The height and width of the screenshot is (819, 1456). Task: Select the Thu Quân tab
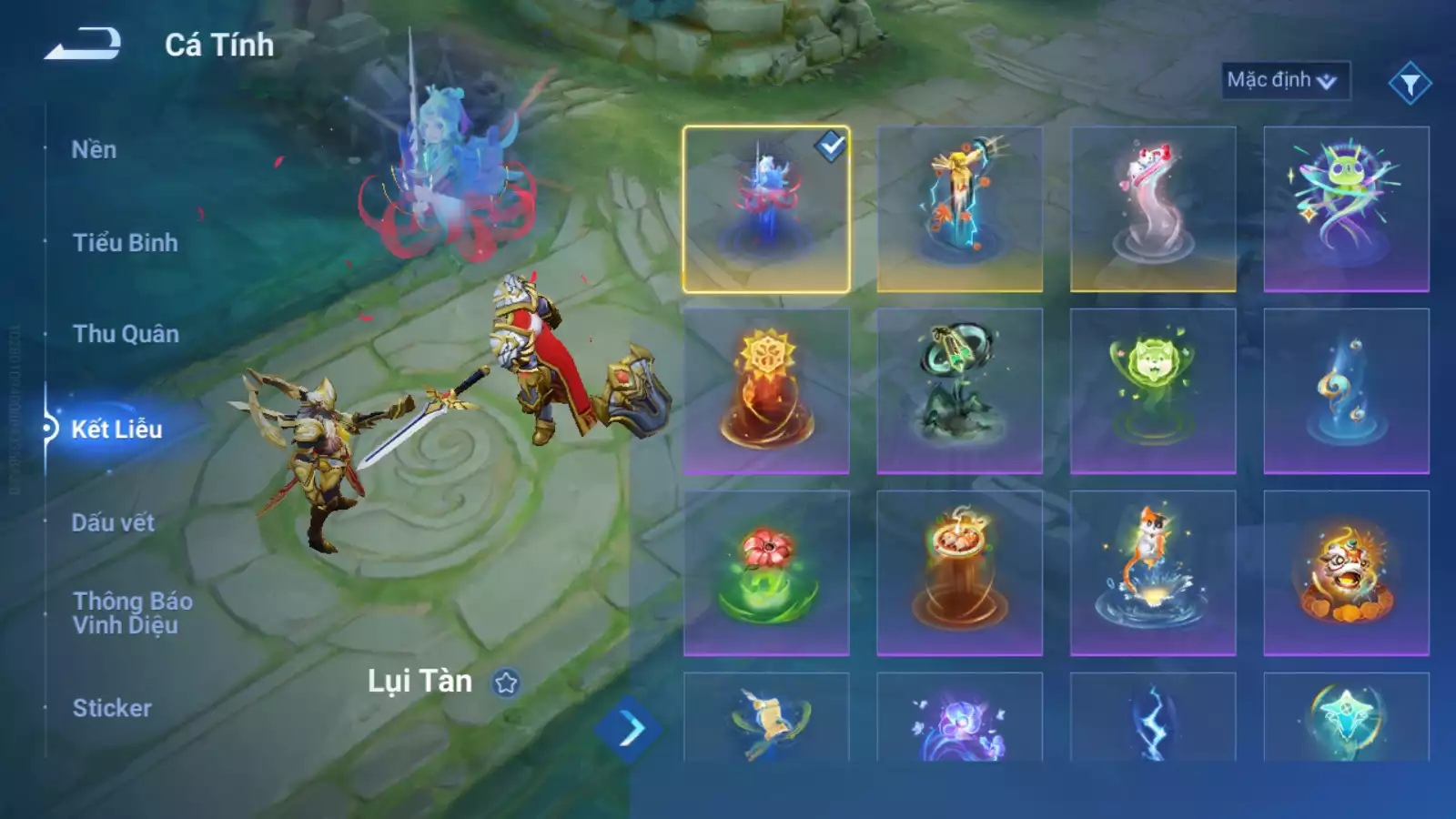pos(126,334)
